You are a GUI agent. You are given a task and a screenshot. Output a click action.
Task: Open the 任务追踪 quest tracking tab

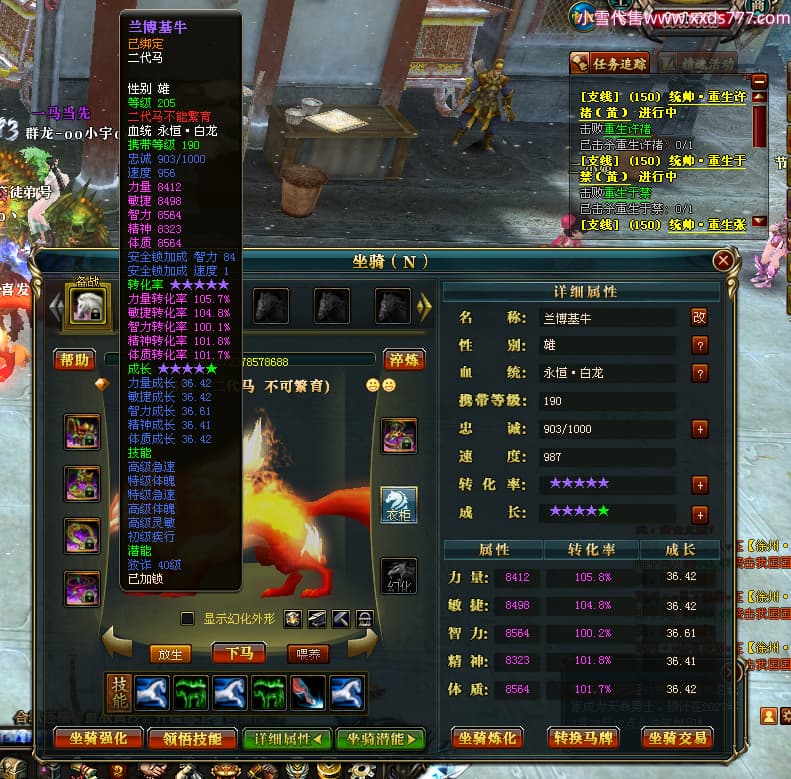pyautogui.click(x=610, y=63)
